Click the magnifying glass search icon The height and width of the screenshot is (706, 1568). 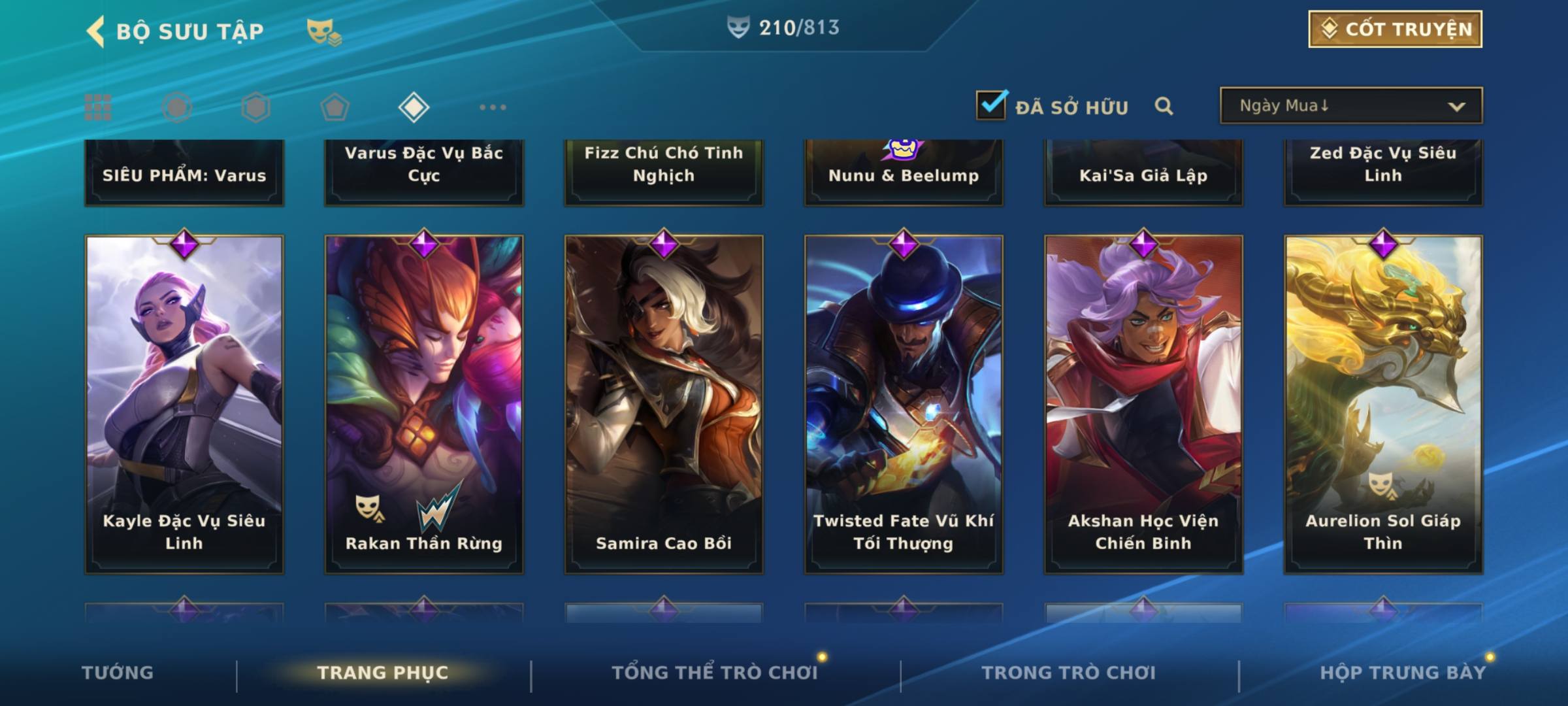pos(1164,106)
